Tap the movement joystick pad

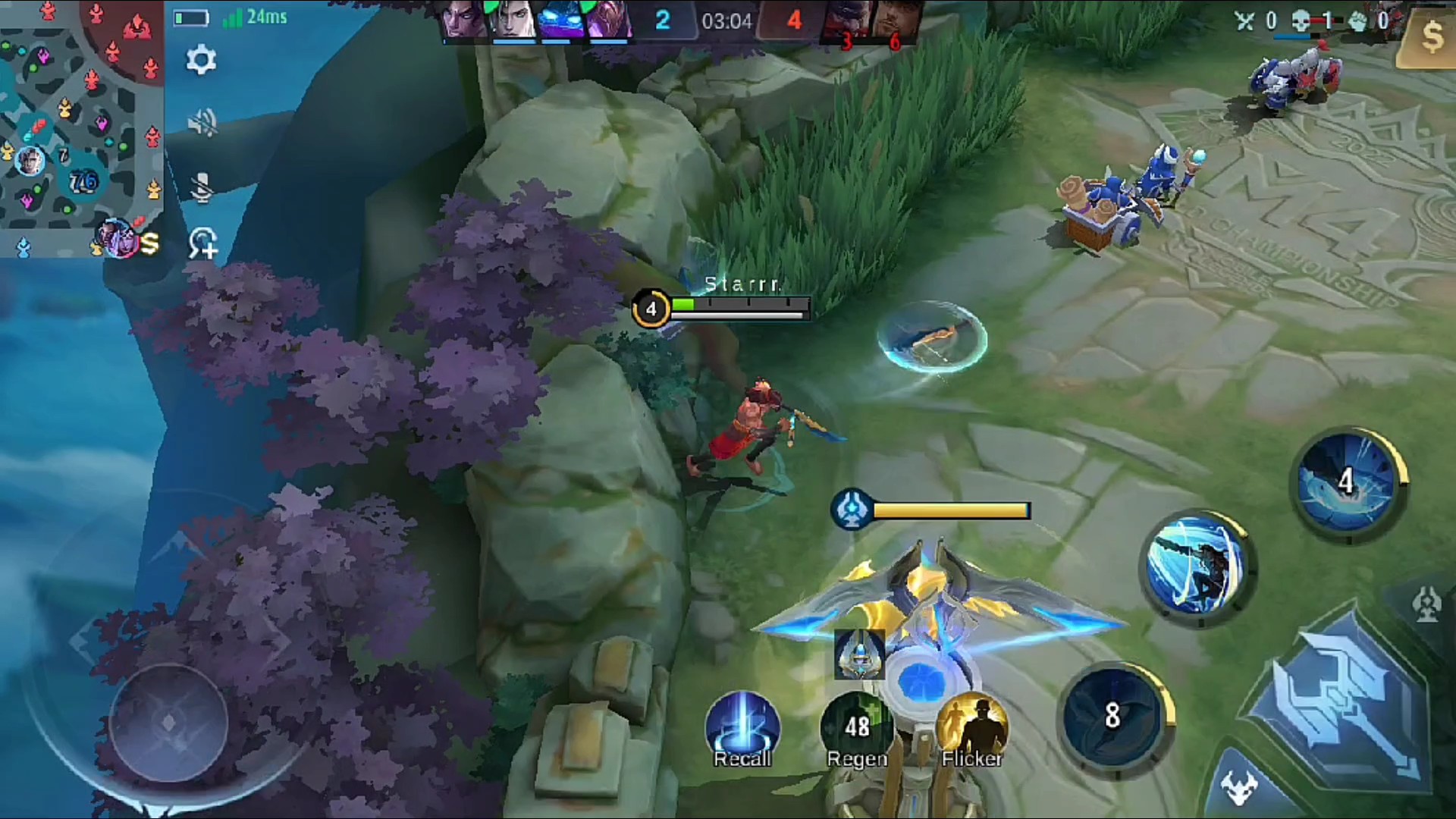(x=168, y=722)
